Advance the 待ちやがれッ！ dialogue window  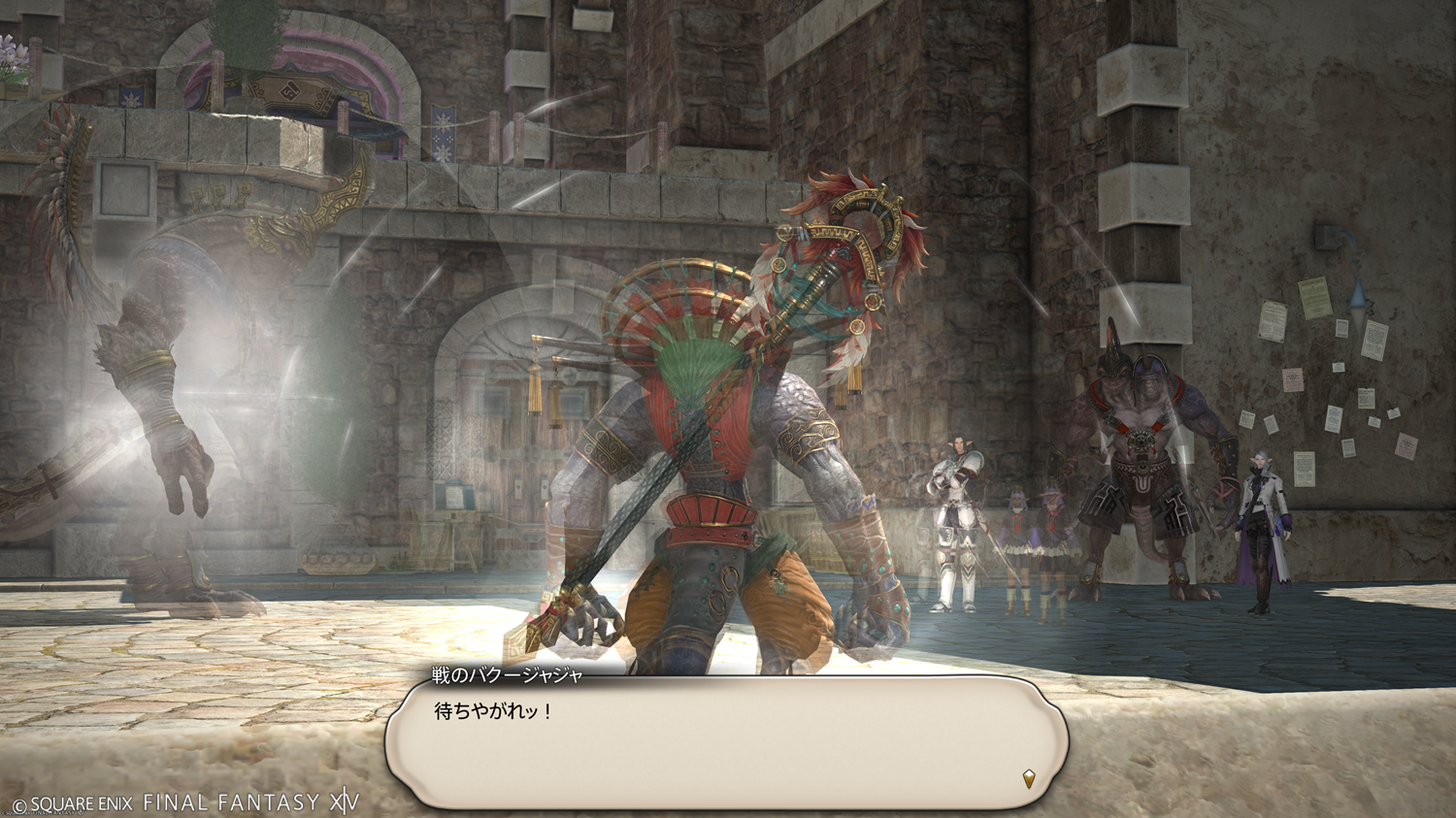tap(726, 743)
